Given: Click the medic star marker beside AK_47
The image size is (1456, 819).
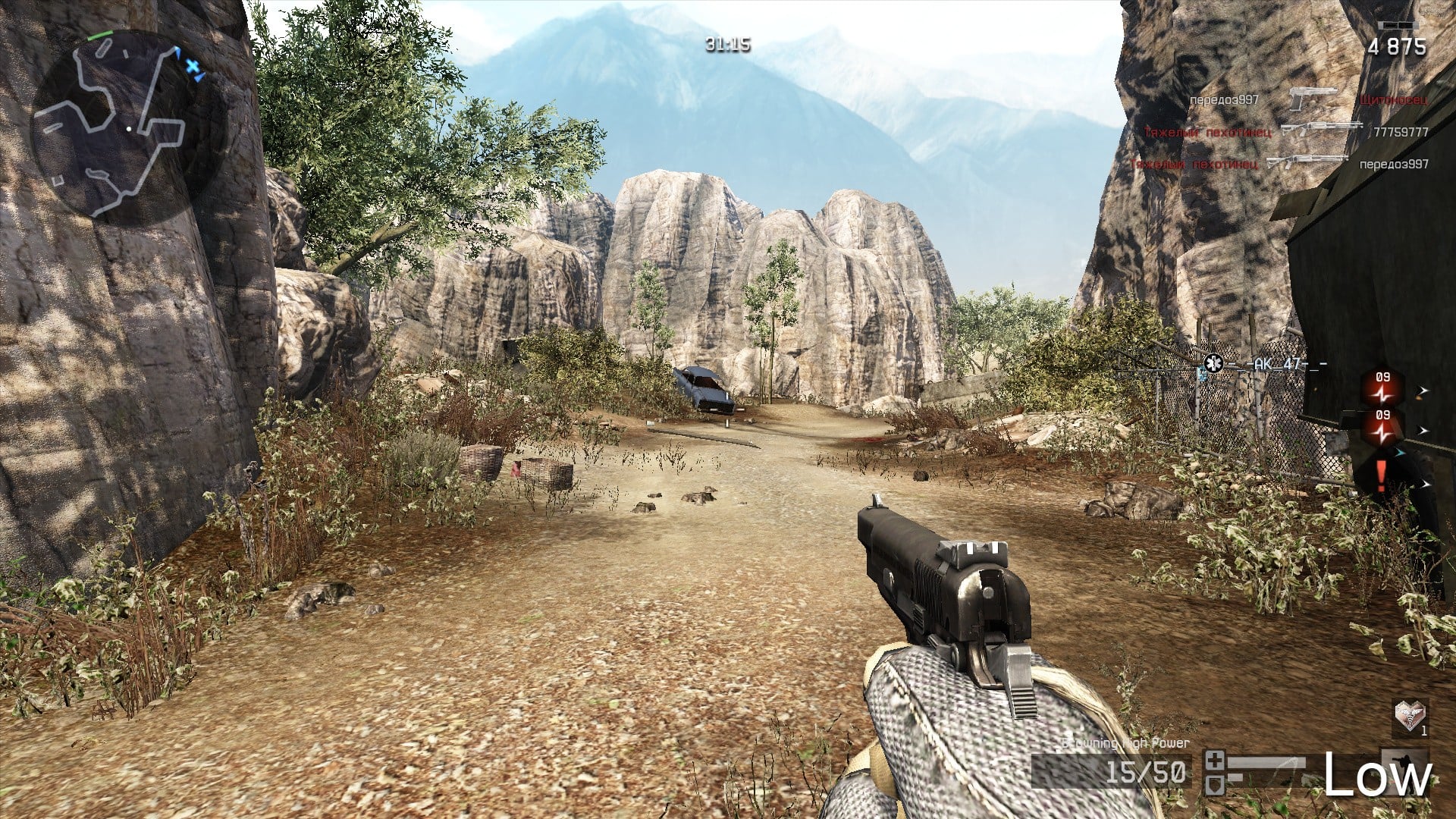Looking at the screenshot, I should tap(1213, 363).
